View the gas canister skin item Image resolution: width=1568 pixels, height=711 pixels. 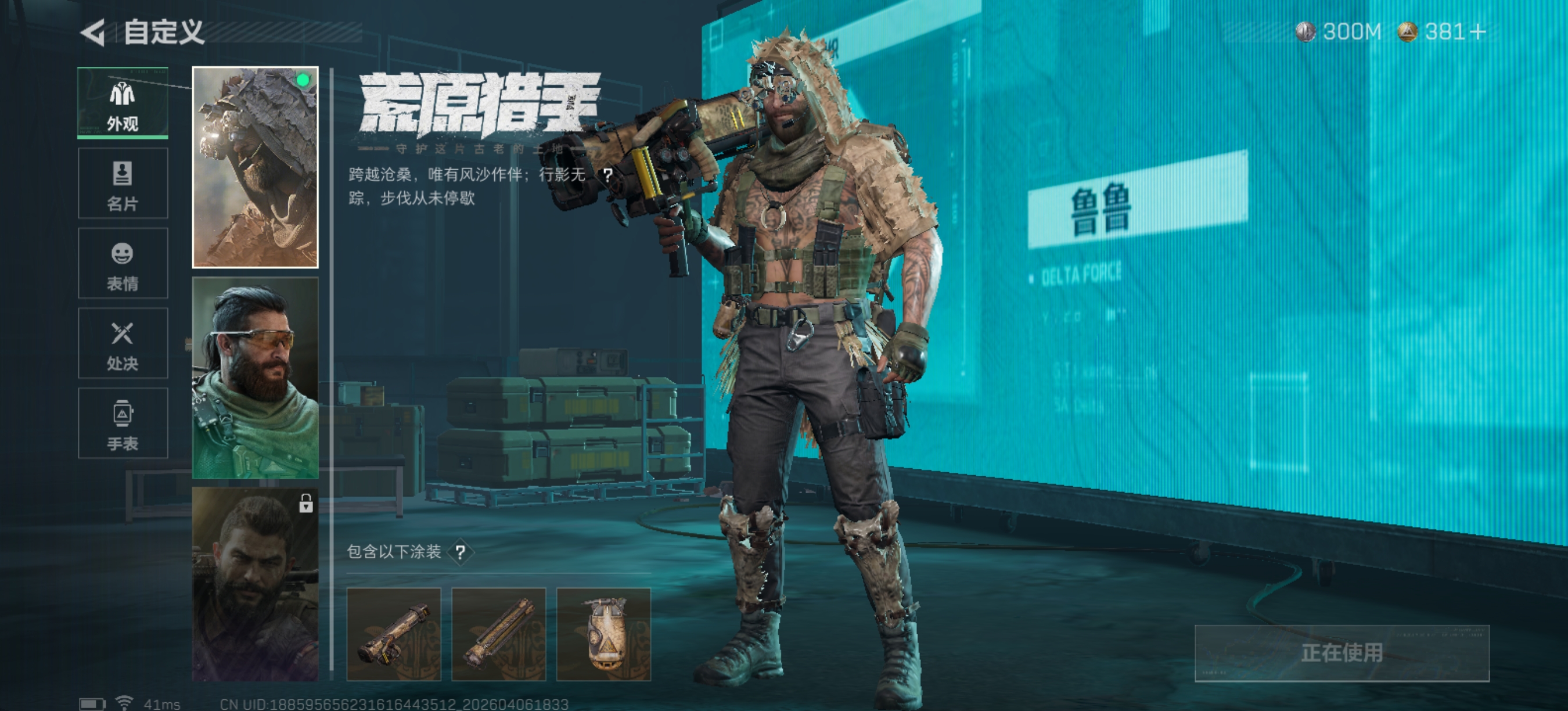point(603,634)
